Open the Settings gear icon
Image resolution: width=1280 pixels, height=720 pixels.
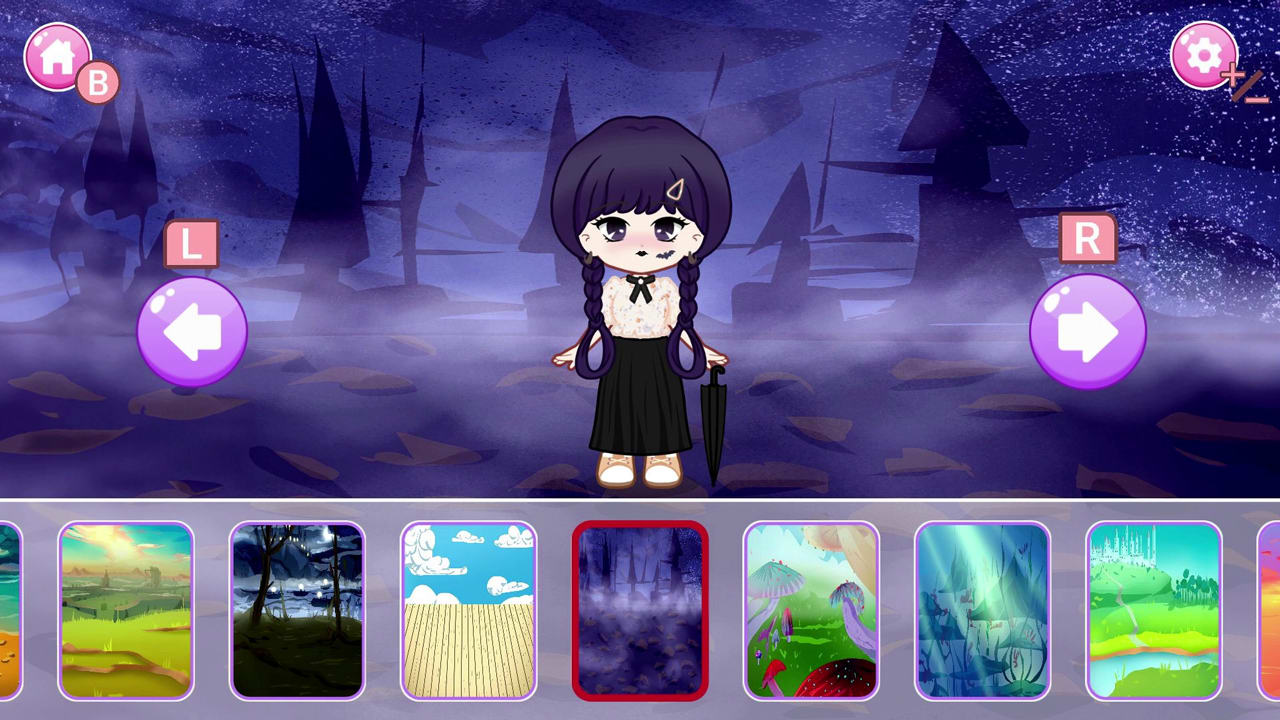(x=1203, y=55)
